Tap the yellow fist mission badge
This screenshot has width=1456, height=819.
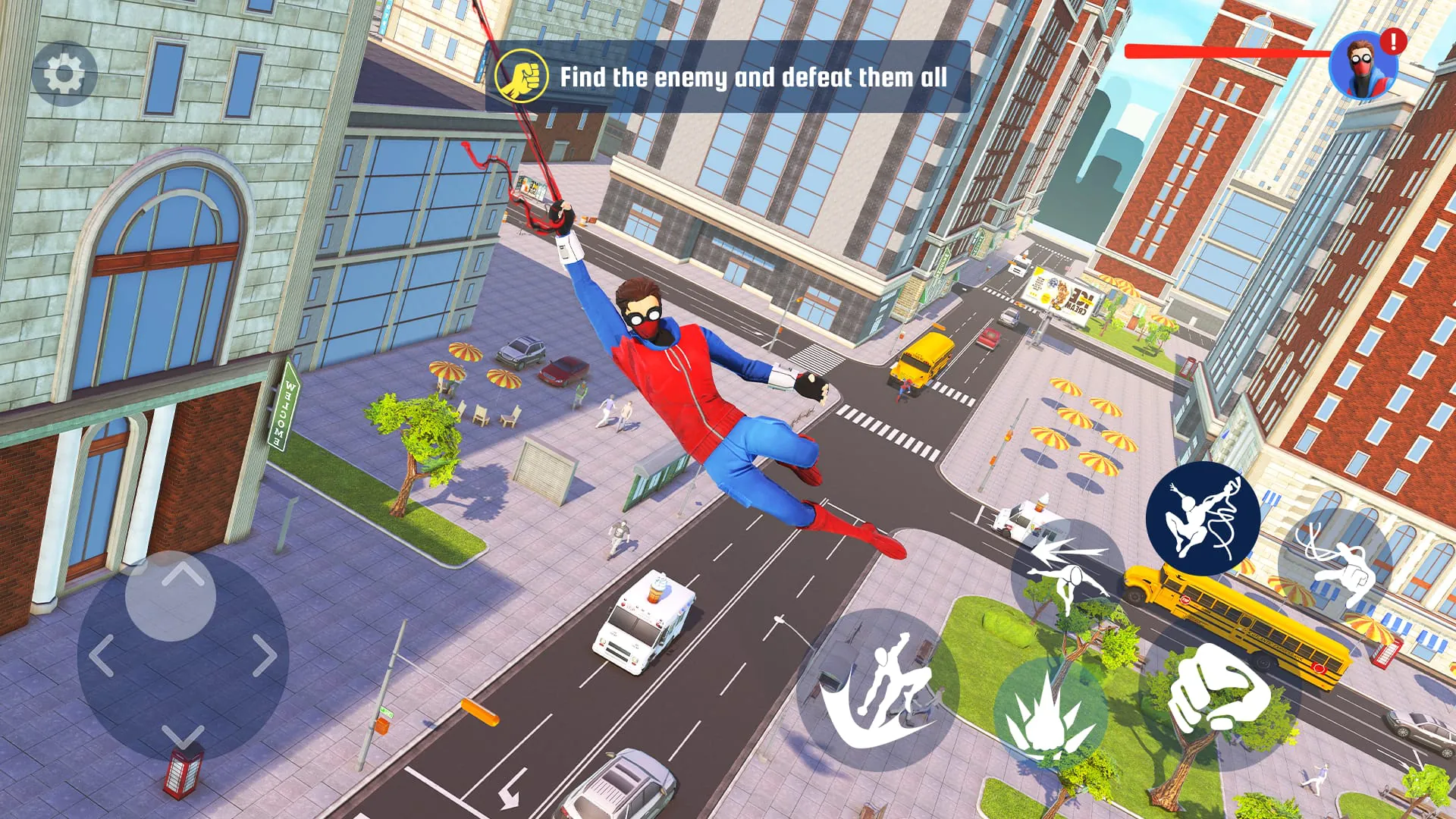pos(522,76)
